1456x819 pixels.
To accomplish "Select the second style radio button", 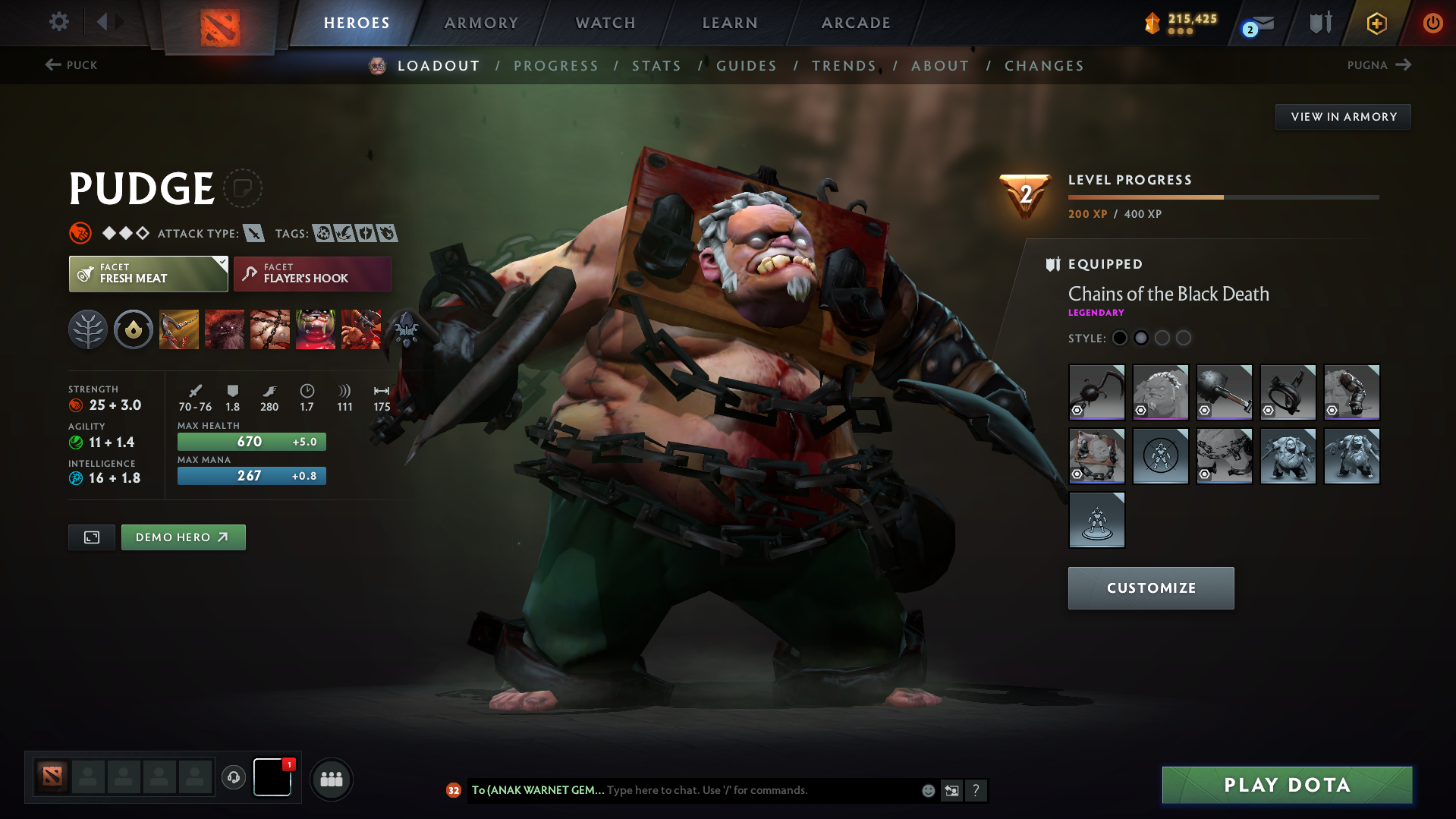I will (x=1140, y=338).
